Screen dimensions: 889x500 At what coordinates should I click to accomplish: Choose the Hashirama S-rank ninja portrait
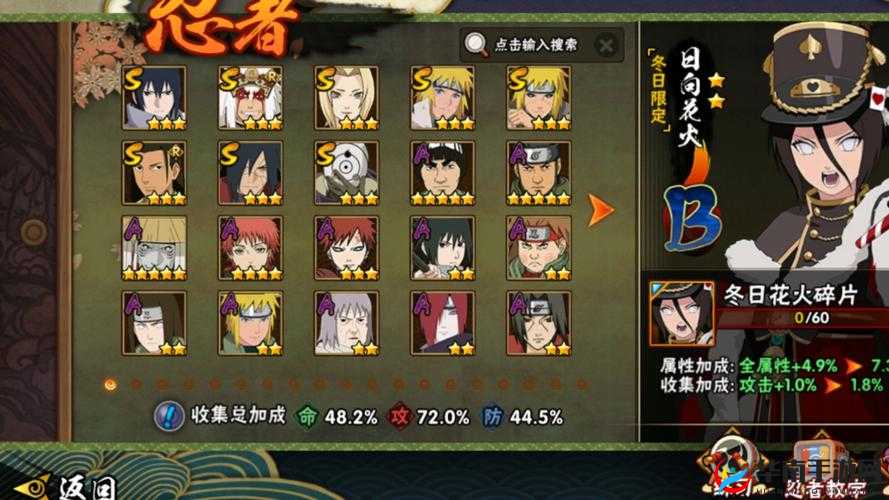point(153,172)
